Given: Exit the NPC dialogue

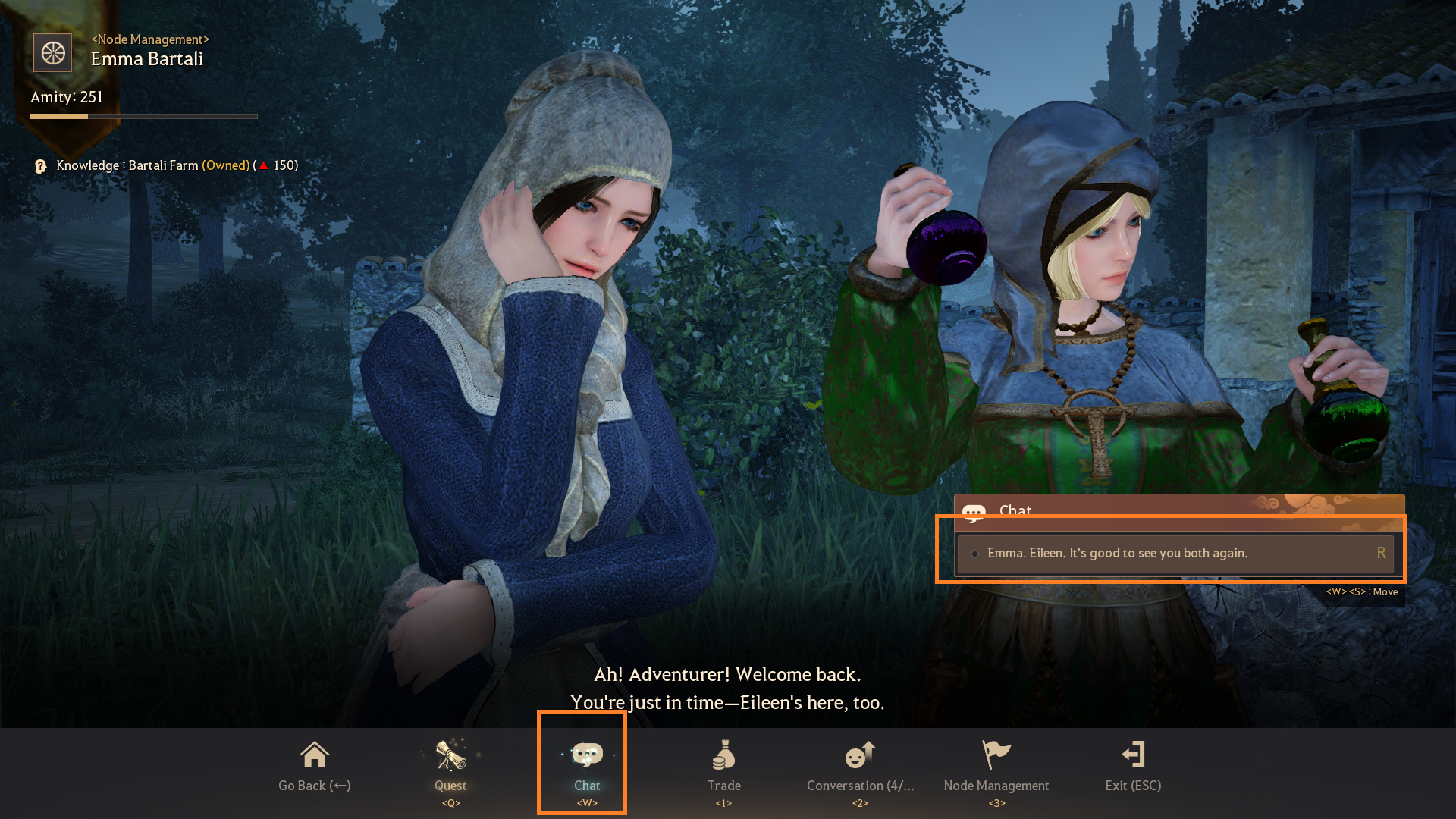Looking at the screenshot, I should [1133, 764].
